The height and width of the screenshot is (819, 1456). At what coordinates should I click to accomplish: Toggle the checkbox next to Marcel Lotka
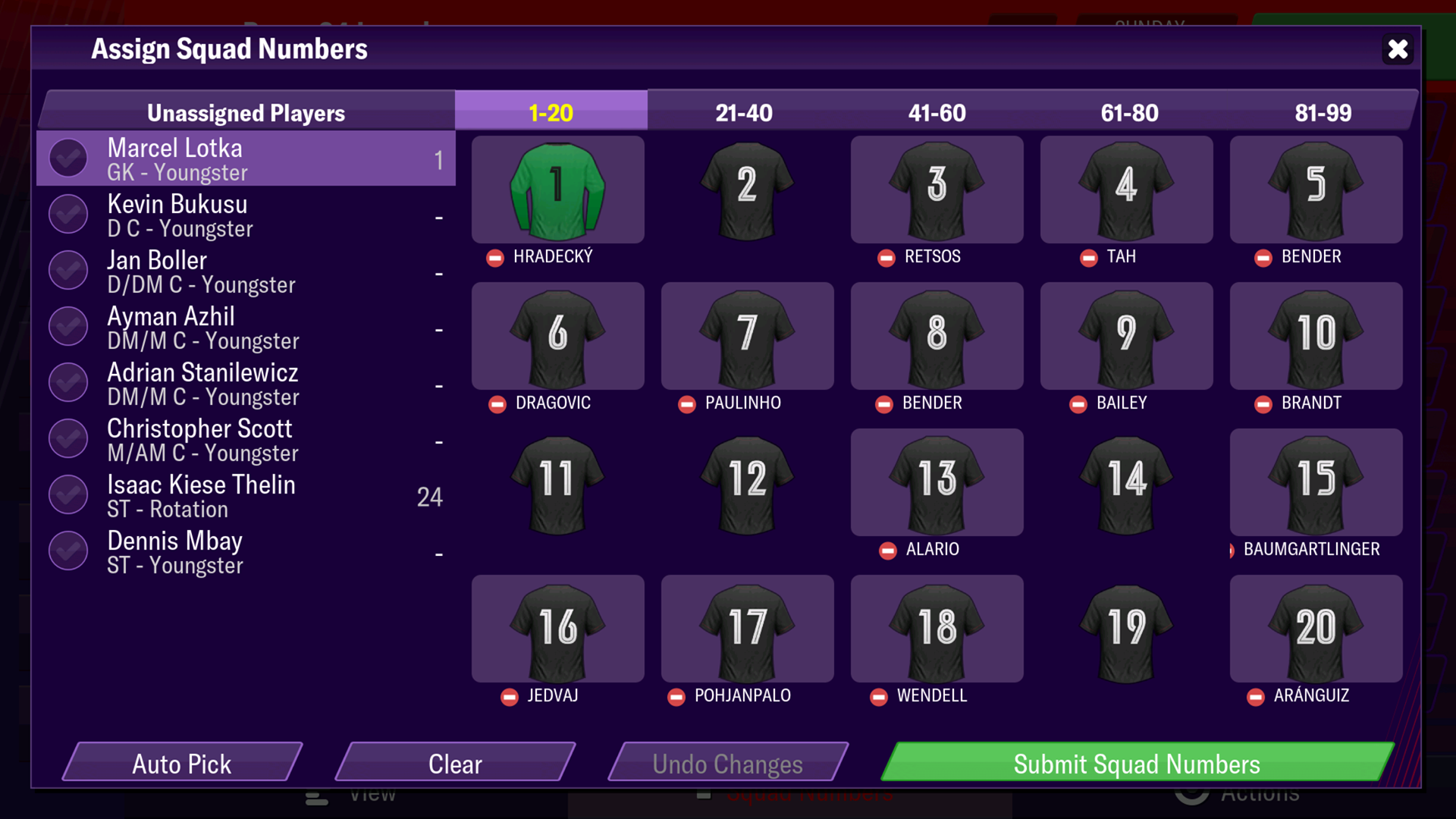67,158
